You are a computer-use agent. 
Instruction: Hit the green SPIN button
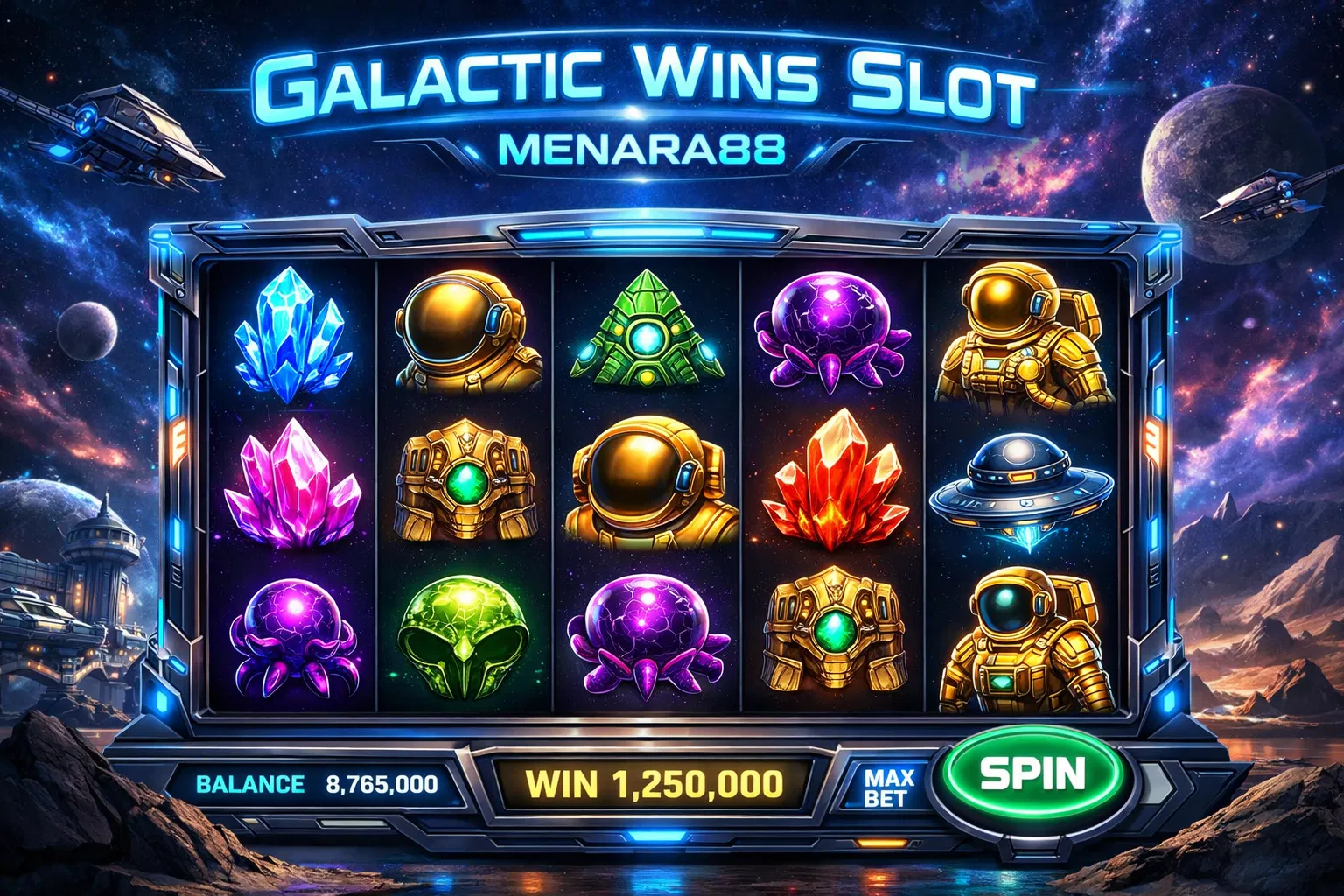click(x=1032, y=774)
